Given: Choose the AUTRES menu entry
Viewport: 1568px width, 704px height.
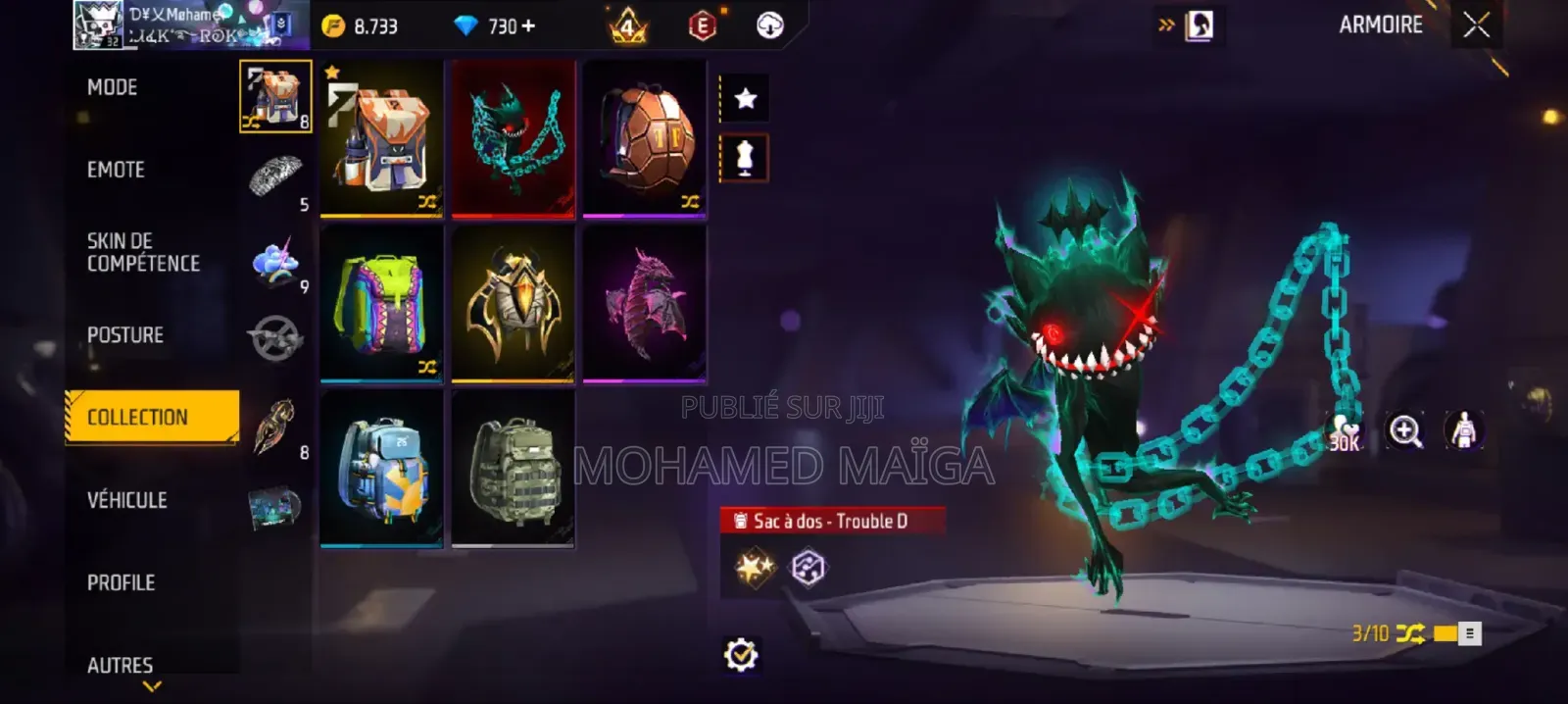Looking at the screenshot, I should [121, 665].
